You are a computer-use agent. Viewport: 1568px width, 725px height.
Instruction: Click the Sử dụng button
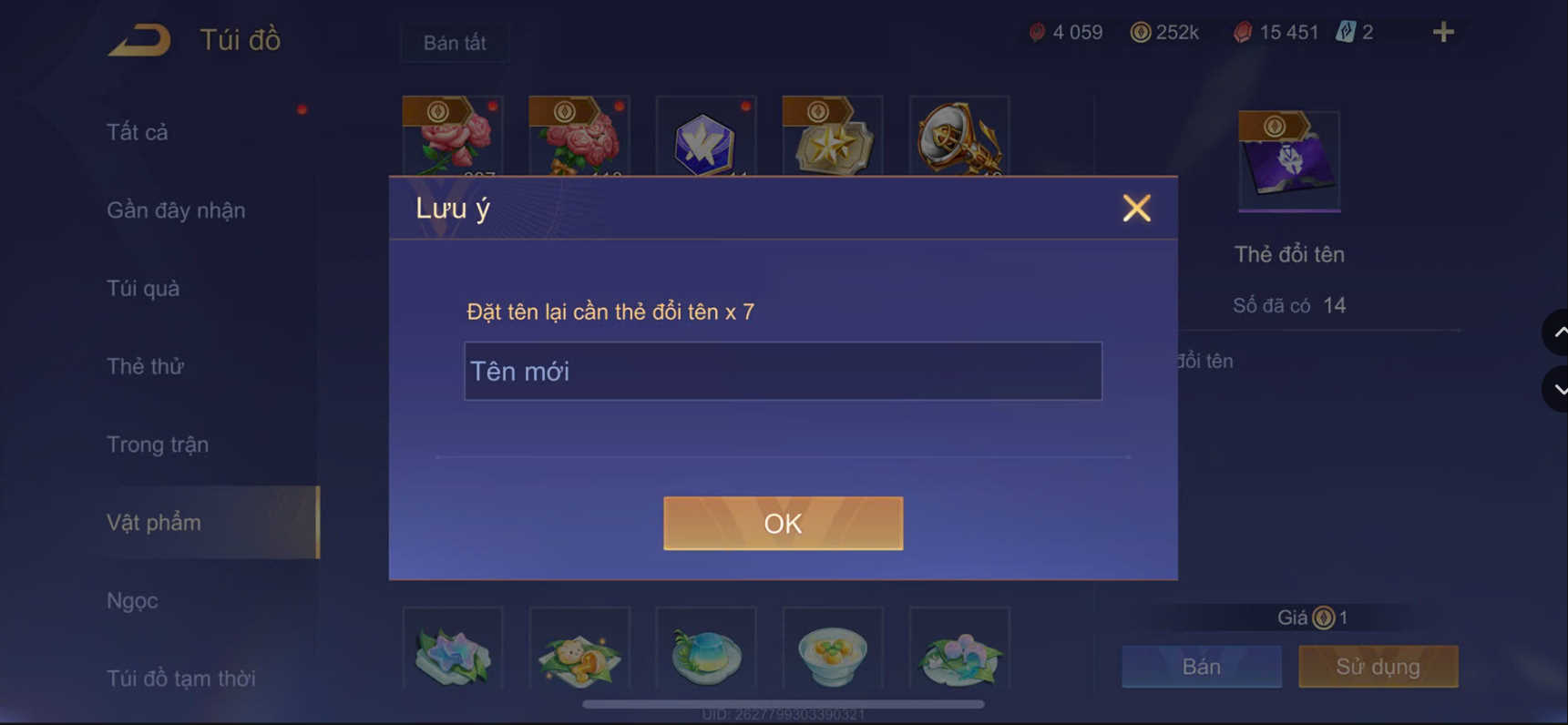click(1378, 666)
